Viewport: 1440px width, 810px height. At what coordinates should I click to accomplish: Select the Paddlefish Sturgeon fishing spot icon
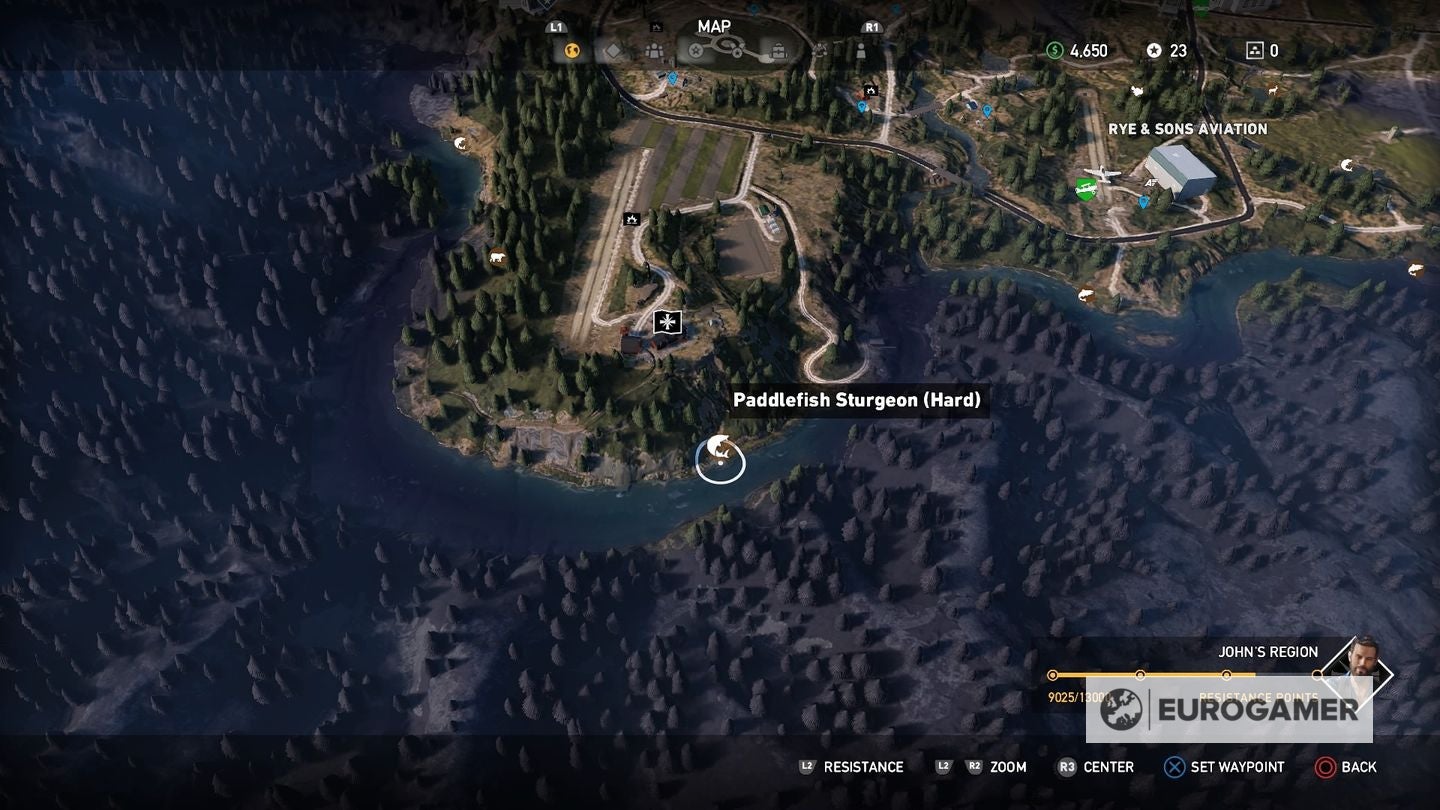(x=720, y=455)
